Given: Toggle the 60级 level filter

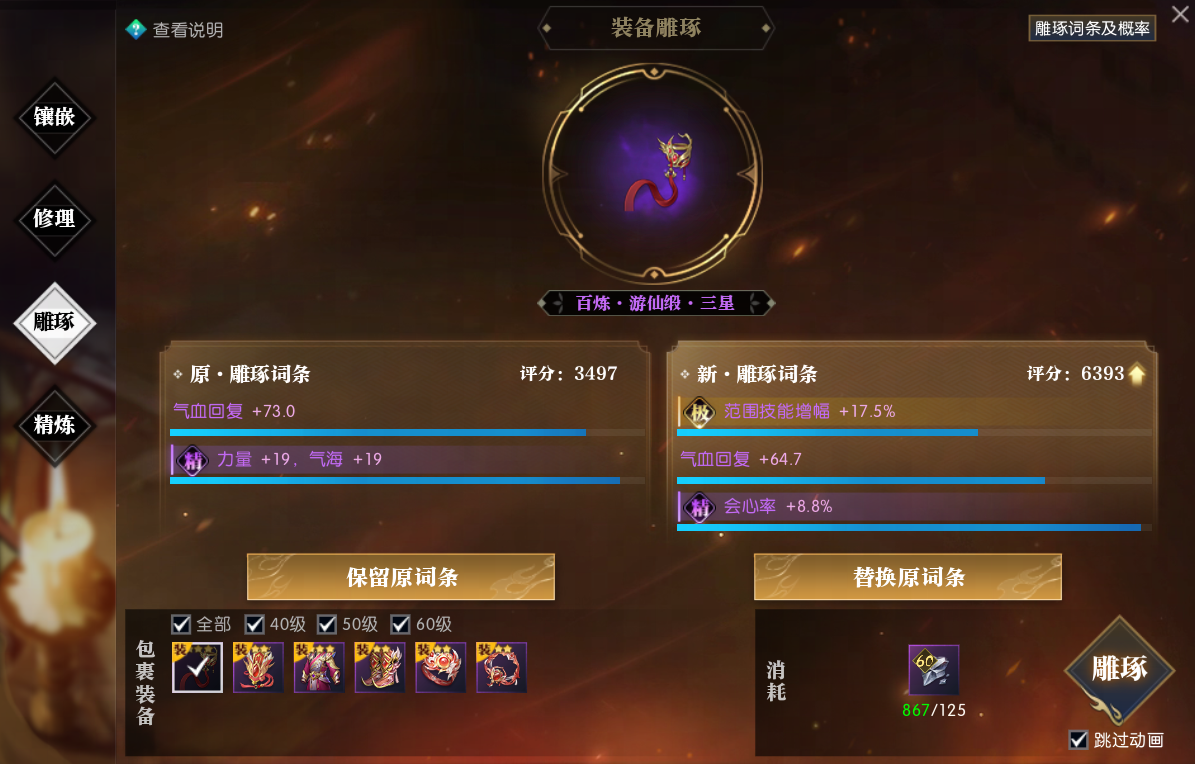Looking at the screenshot, I should [x=400, y=624].
